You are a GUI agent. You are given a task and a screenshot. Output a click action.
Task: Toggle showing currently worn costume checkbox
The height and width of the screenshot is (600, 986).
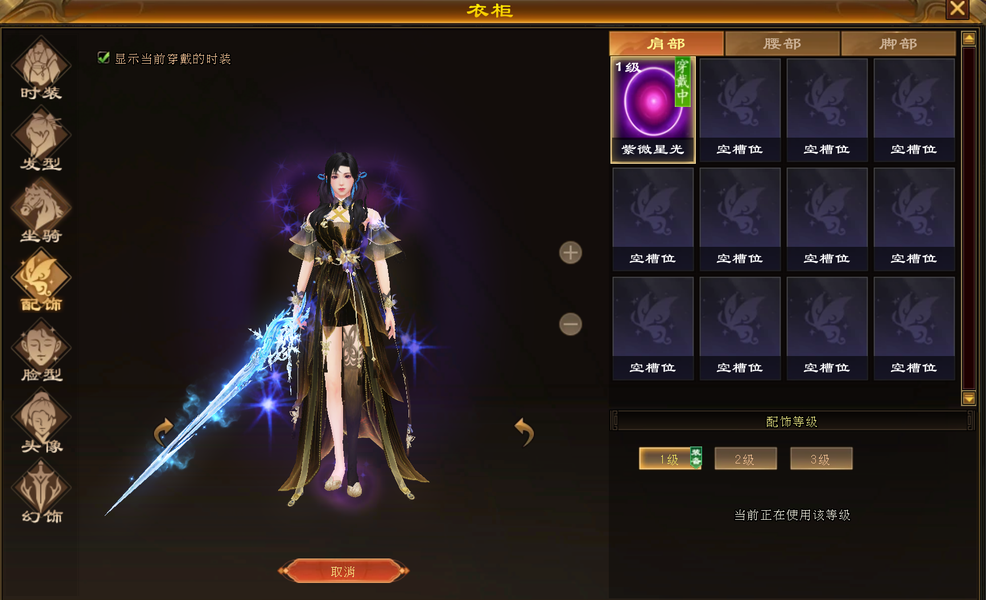click(103, 58)
